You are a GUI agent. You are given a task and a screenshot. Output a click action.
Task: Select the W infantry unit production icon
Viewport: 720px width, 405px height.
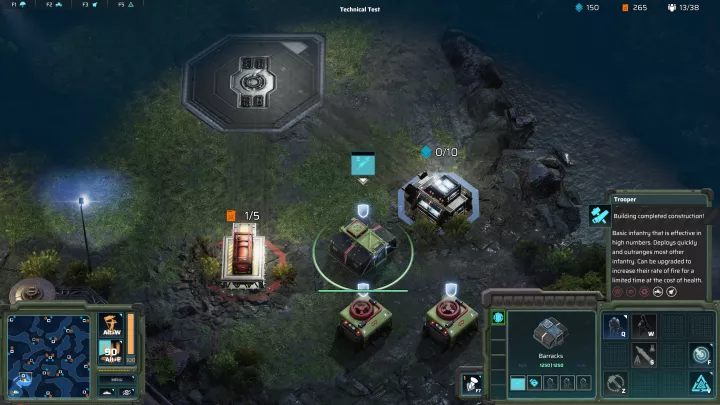pyautogui.click(x=643, y=327)
